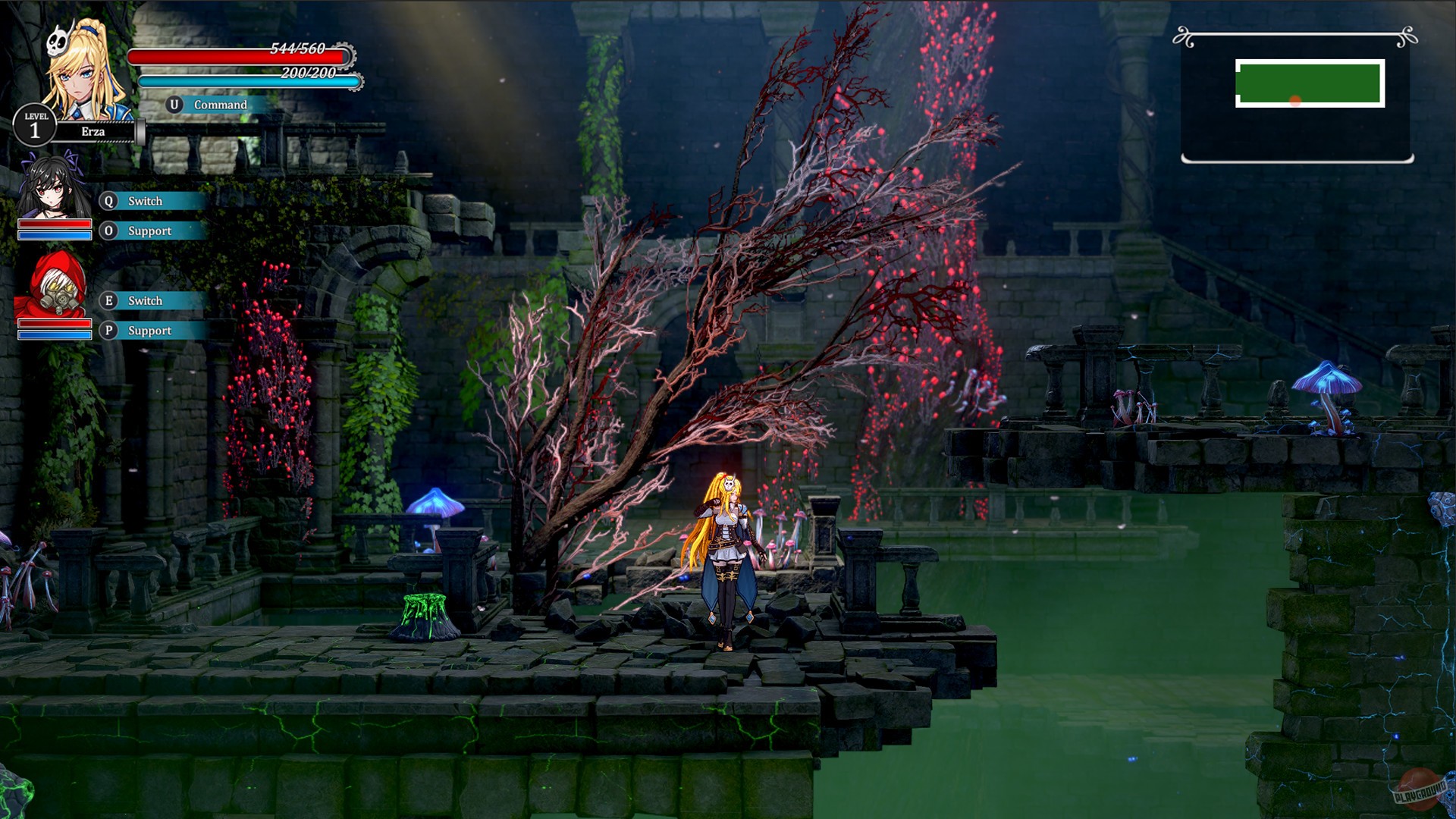Screen dimensions: 1456x819
Task: Click Erza's red health bar
Action: (239, 55)
